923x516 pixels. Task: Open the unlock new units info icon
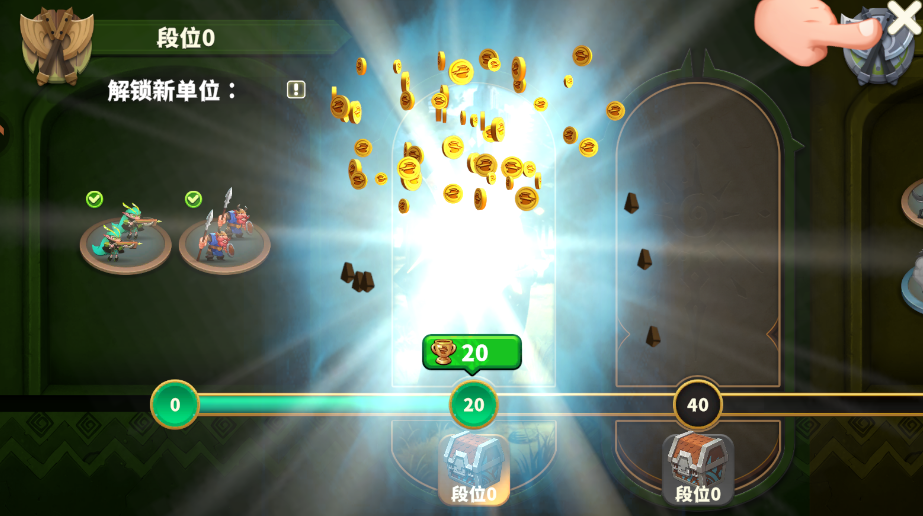(296, 90)
